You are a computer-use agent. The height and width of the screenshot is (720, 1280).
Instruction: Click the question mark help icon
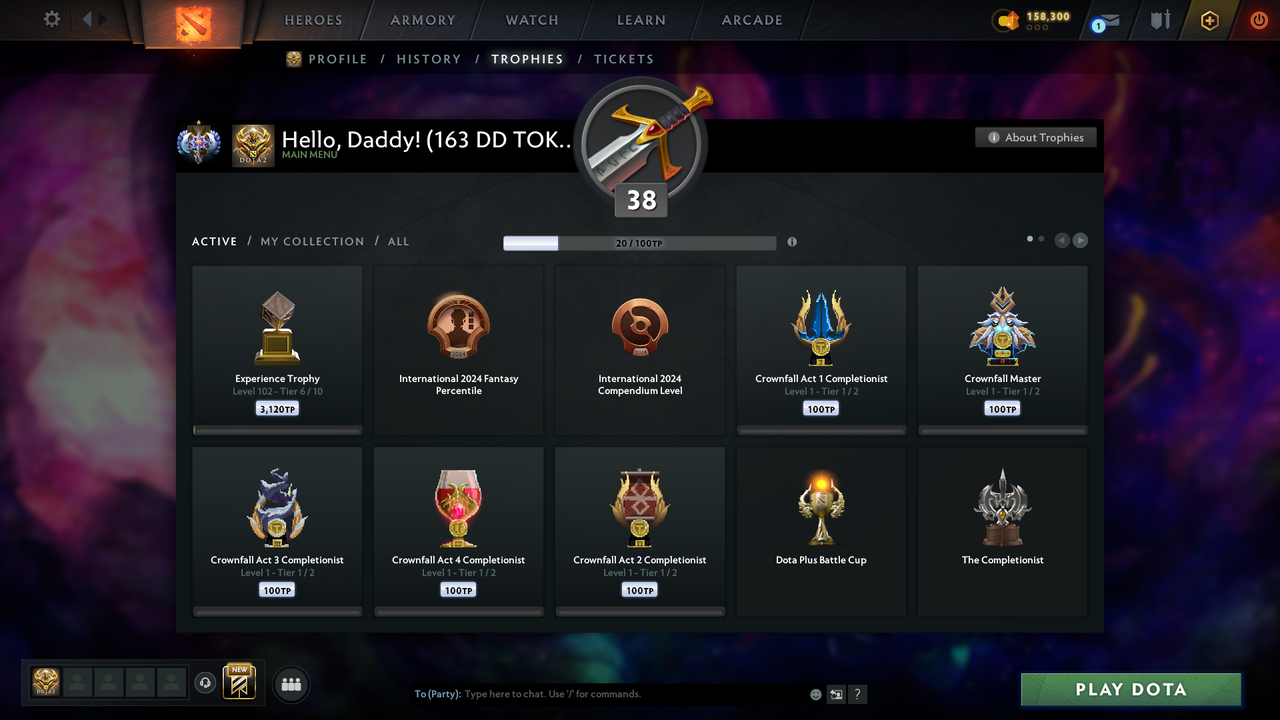[x=857, y=694]
